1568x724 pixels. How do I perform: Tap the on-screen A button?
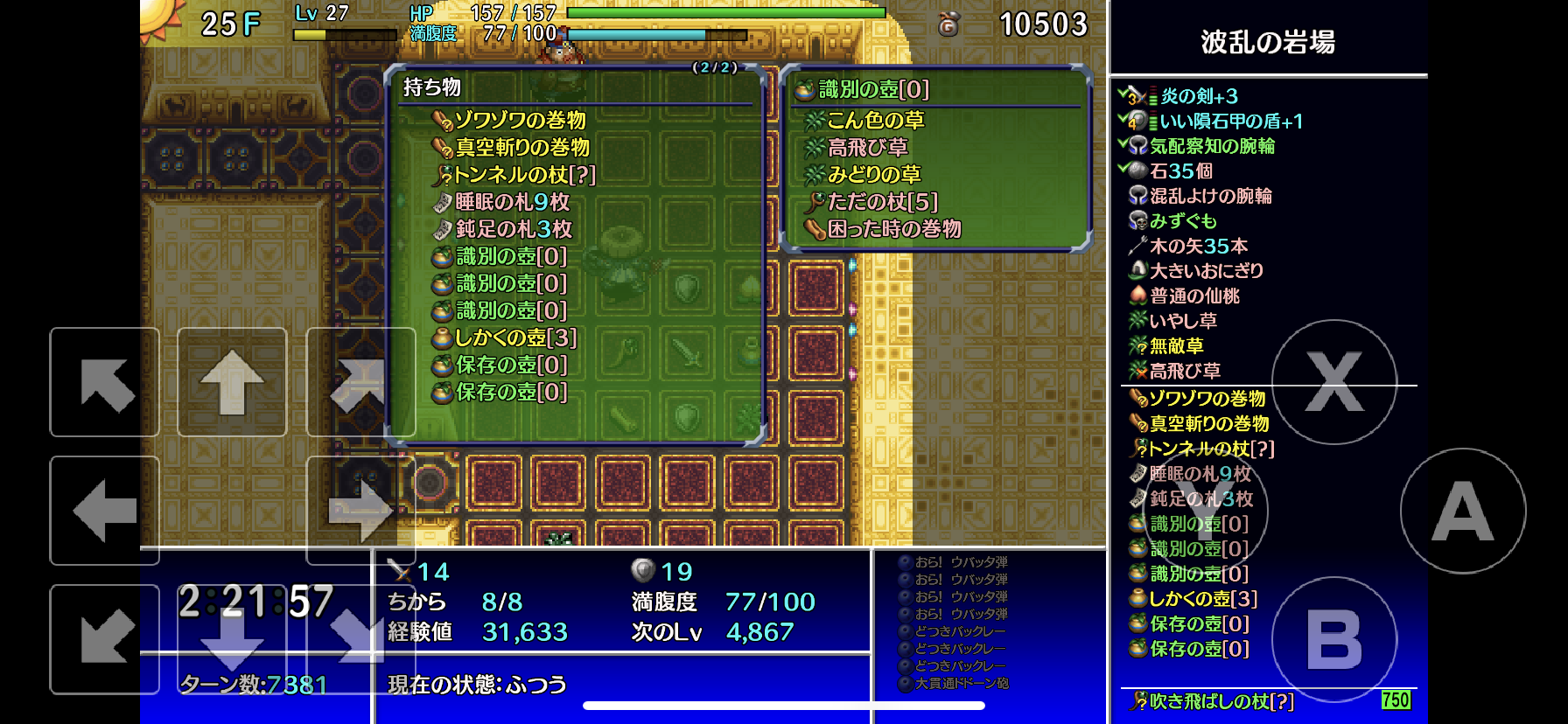click(x=1463, y=512)
